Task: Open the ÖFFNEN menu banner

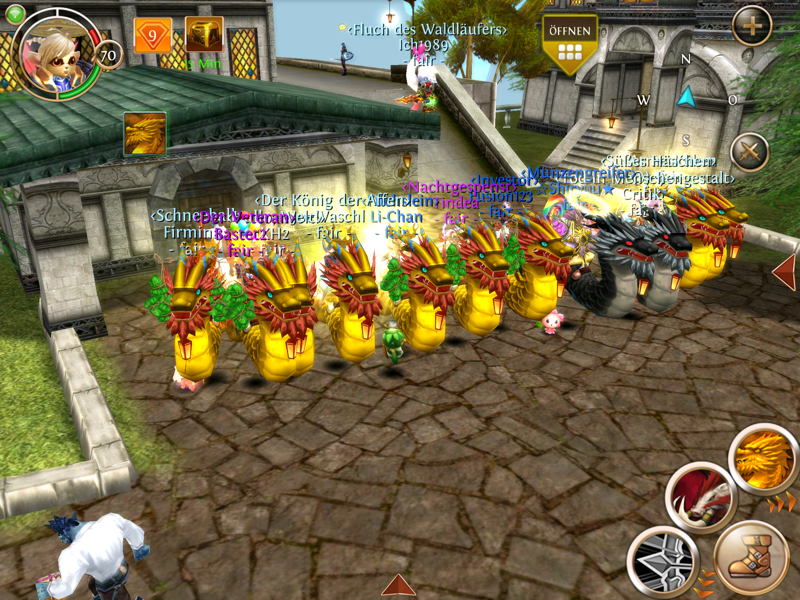Action: click(x=569, y=44)
